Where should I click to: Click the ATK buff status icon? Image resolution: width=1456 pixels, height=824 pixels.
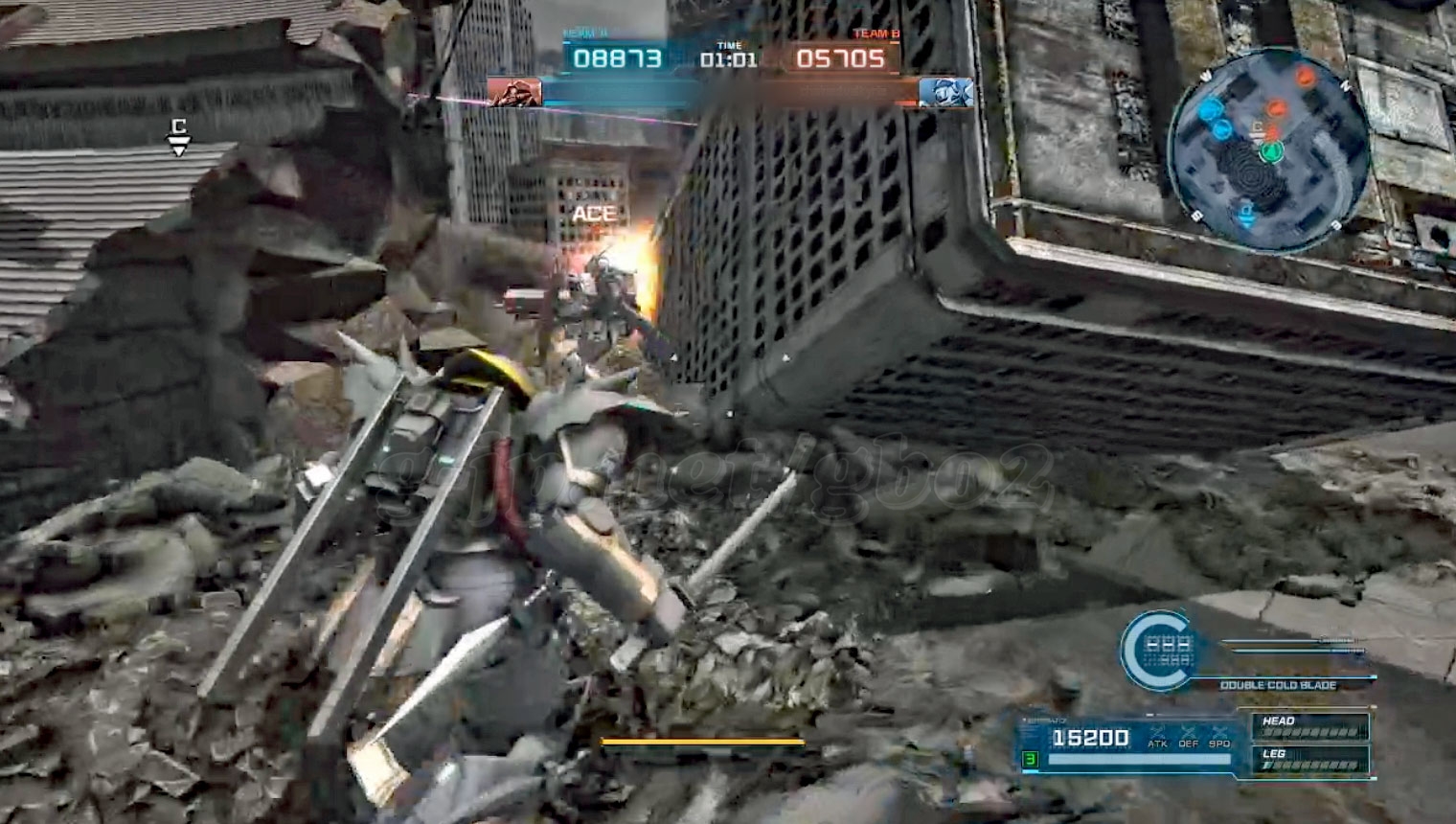(x=1158, y=736)
